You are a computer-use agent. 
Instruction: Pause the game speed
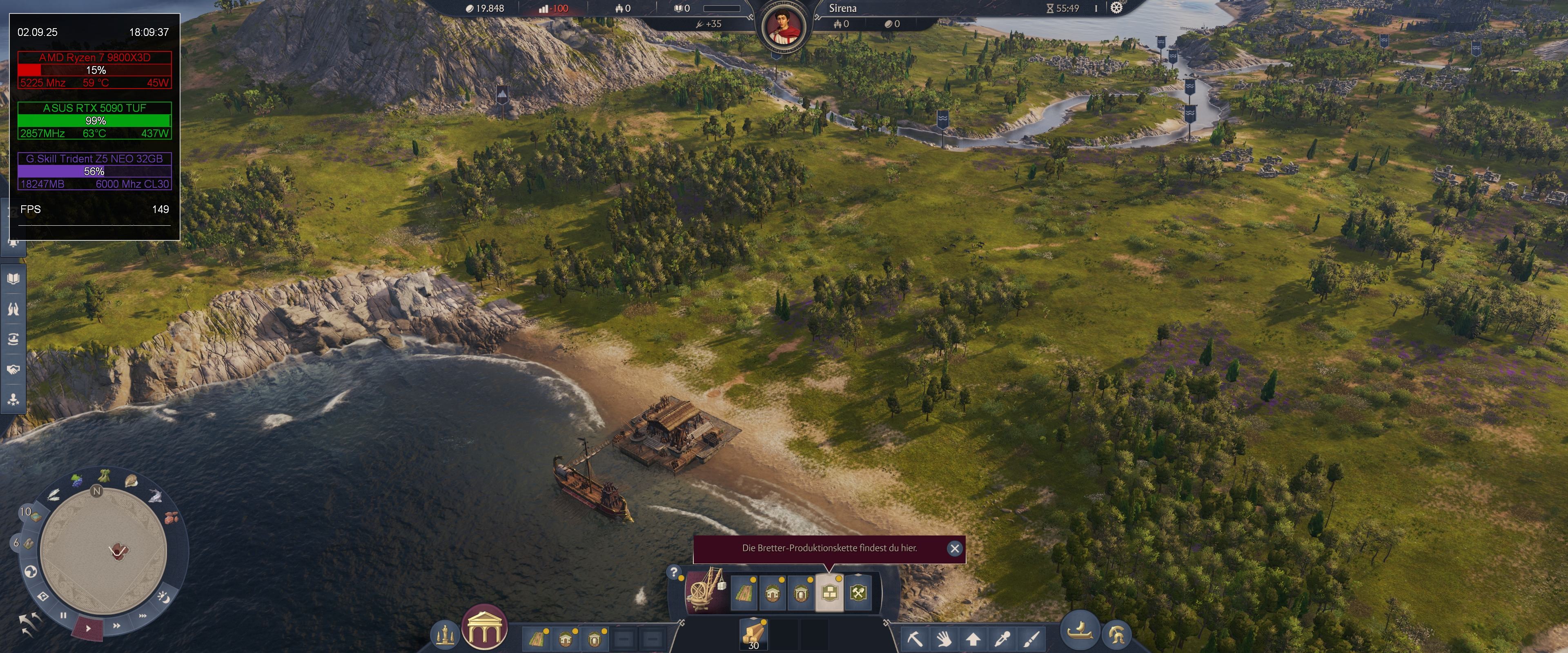click(63, 615)
